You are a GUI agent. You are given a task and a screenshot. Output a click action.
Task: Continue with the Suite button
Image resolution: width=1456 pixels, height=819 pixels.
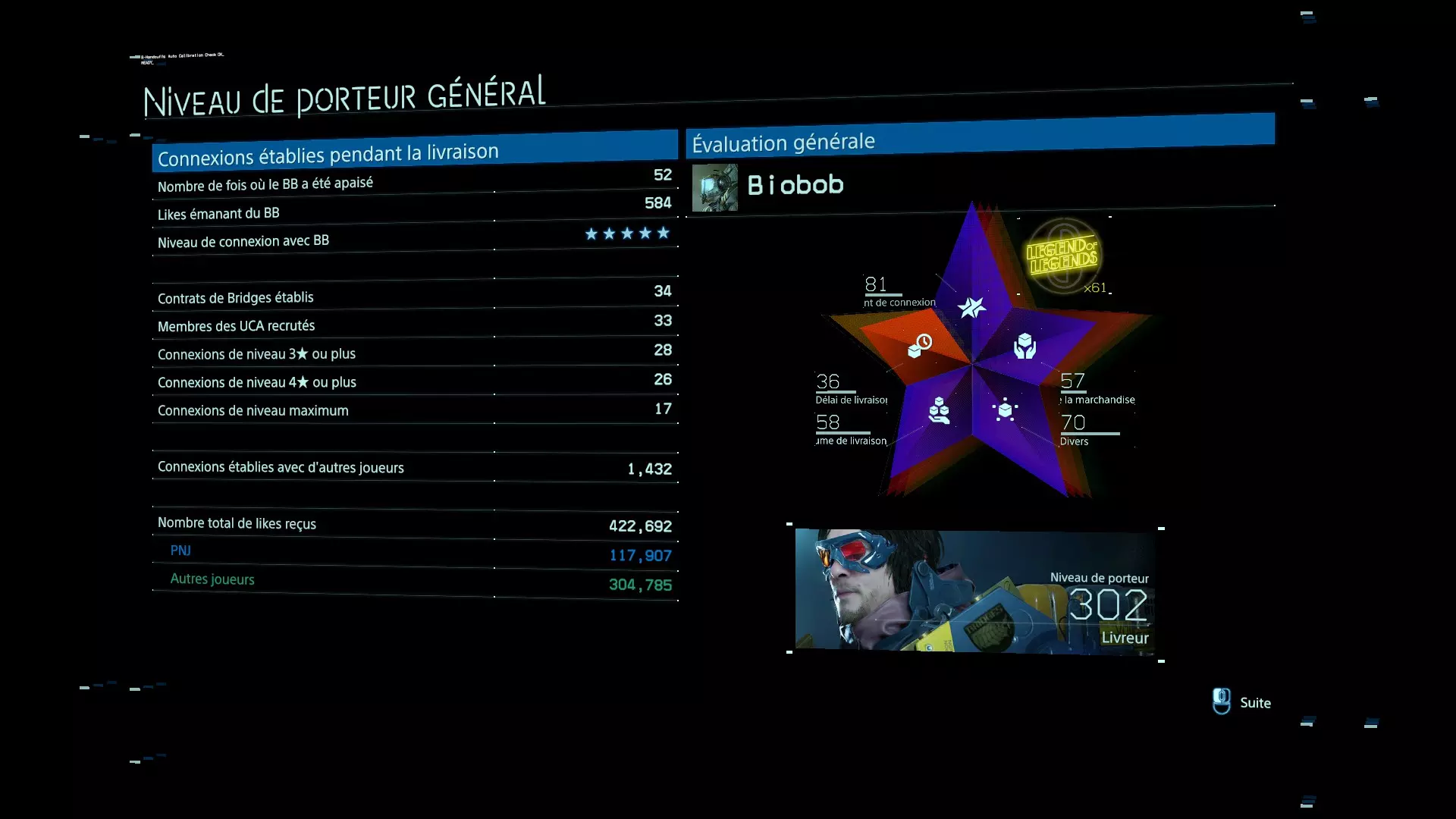pos(1241,702)
